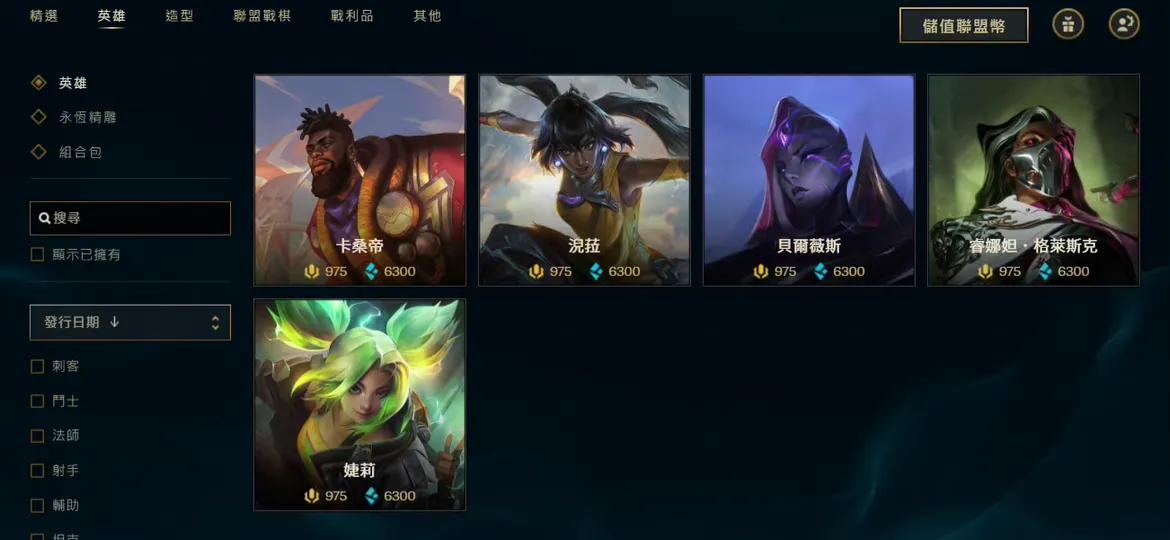Choose the 貝爾薇斯 champion card
1170x540 pixels.
click(x=809, y=180)
